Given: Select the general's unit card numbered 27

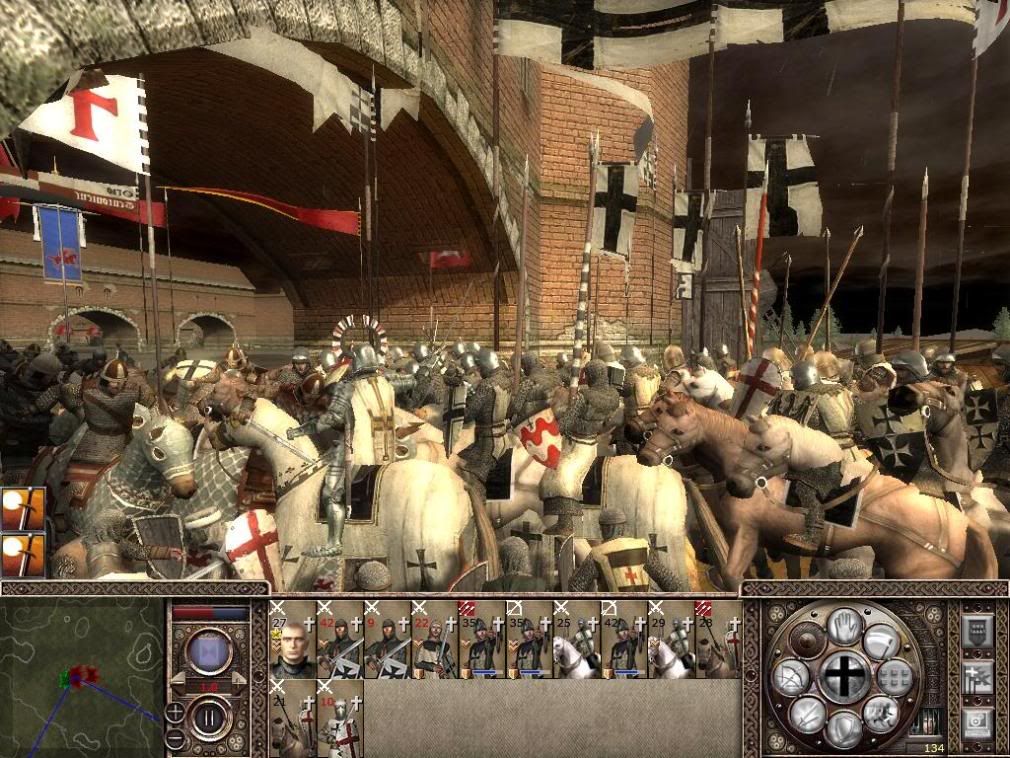Looking at the screenshot, I should [292, 640].
